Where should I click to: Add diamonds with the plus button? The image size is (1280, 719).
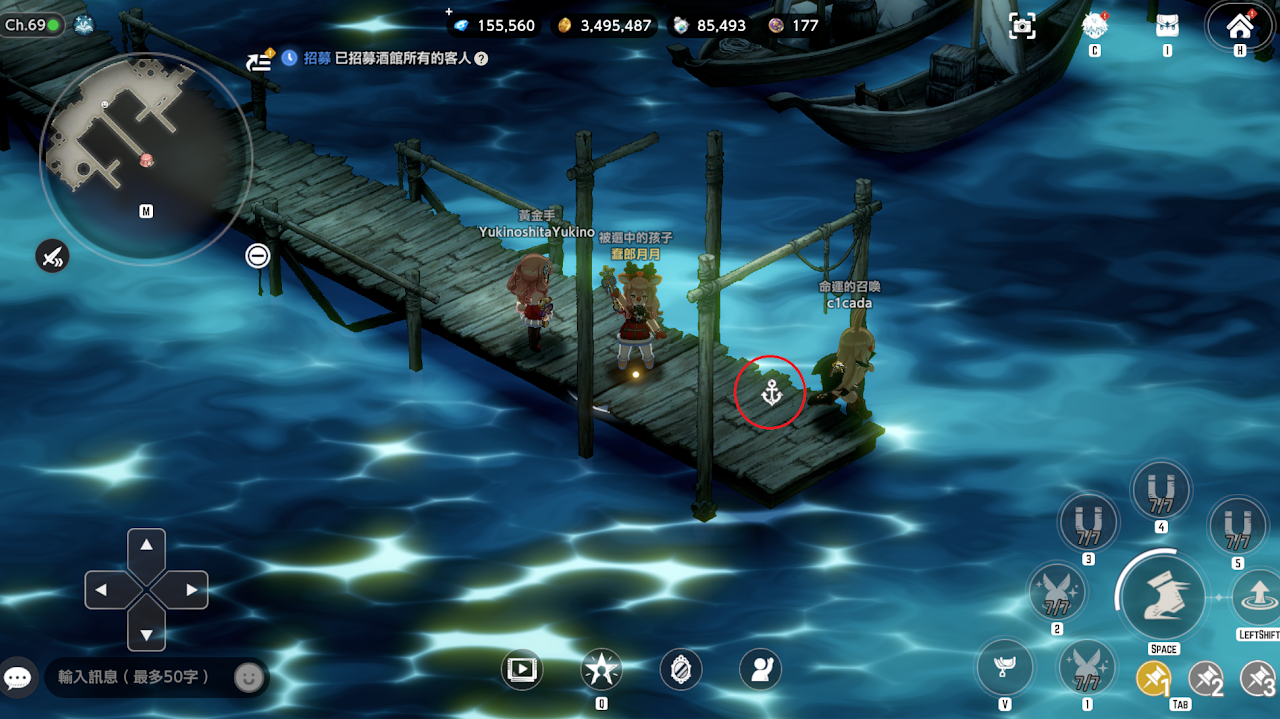tap(449, 12)
